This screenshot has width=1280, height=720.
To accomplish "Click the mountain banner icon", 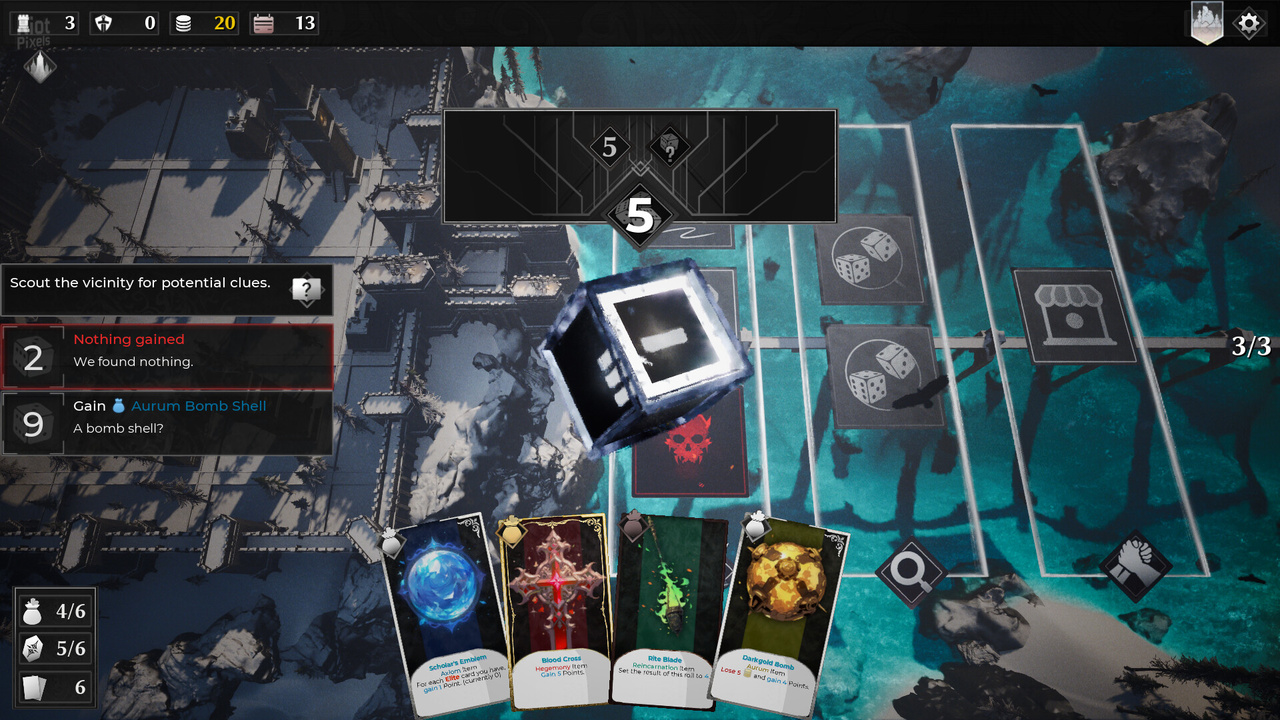I will coord(1207,23).
